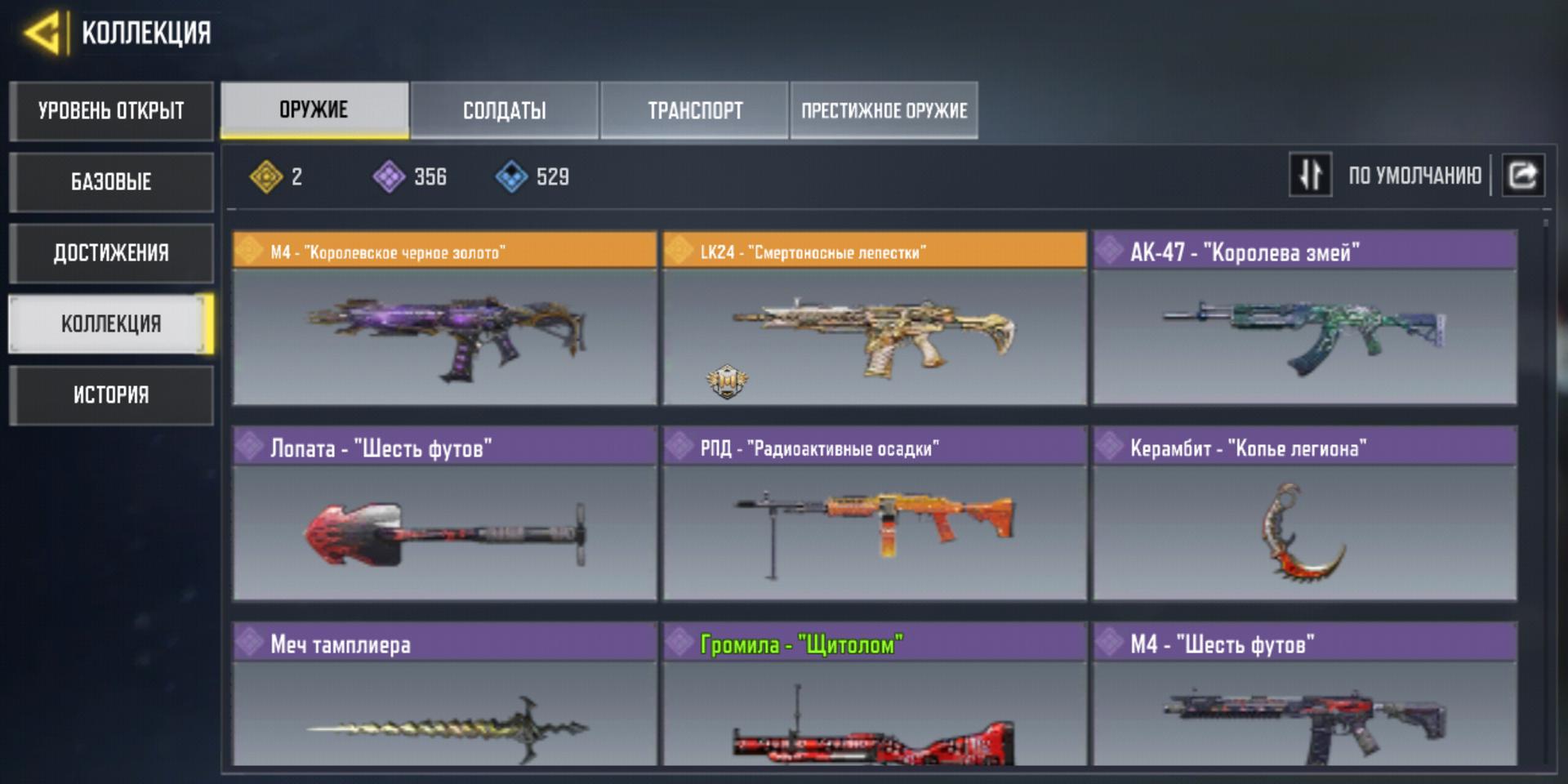Image resolution: width=1568 pixels, height=784 pixels.
Task: Open the История section
Action: (x=111, y=395)
